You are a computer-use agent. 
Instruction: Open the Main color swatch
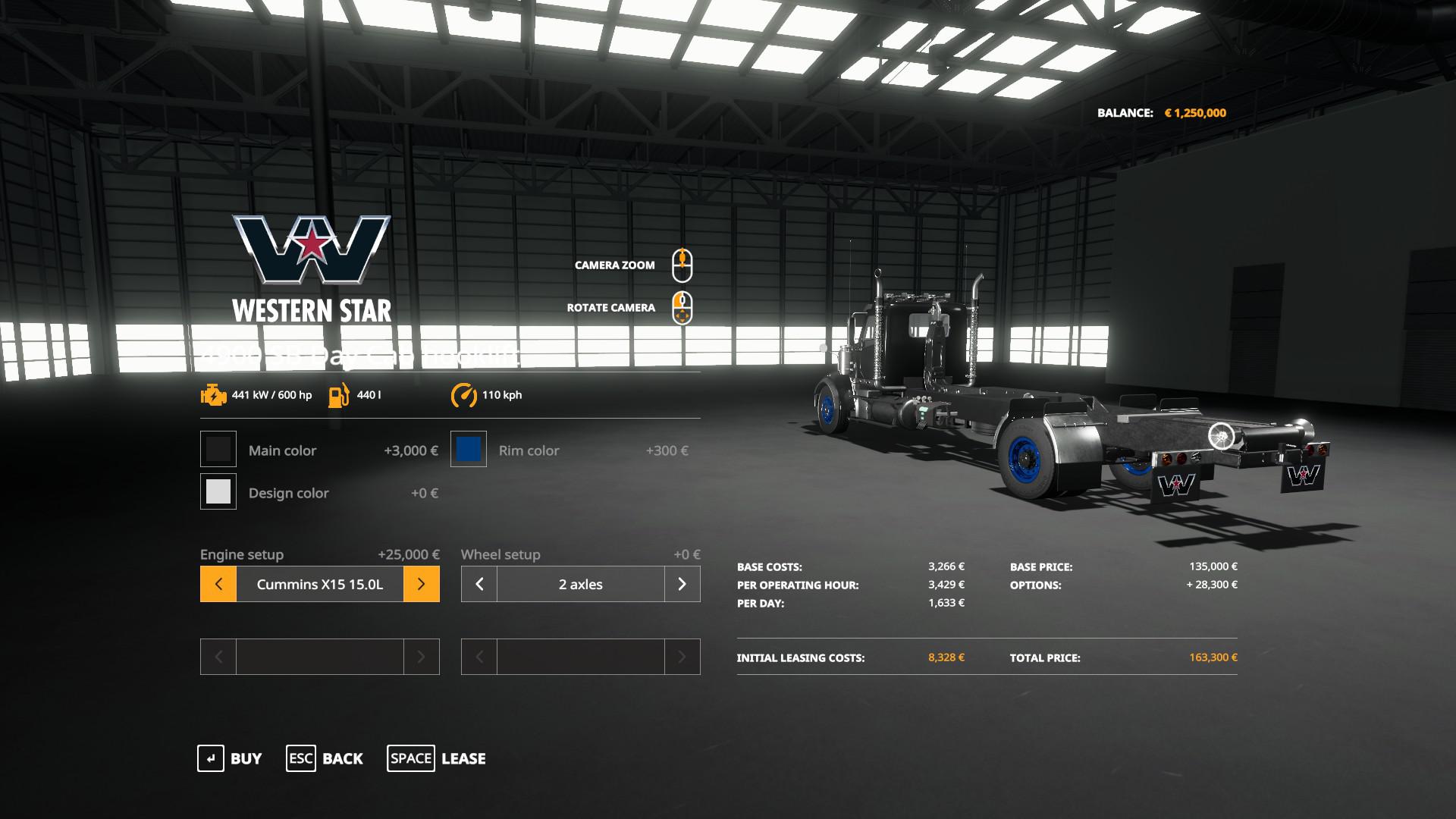tap(218, 450)
